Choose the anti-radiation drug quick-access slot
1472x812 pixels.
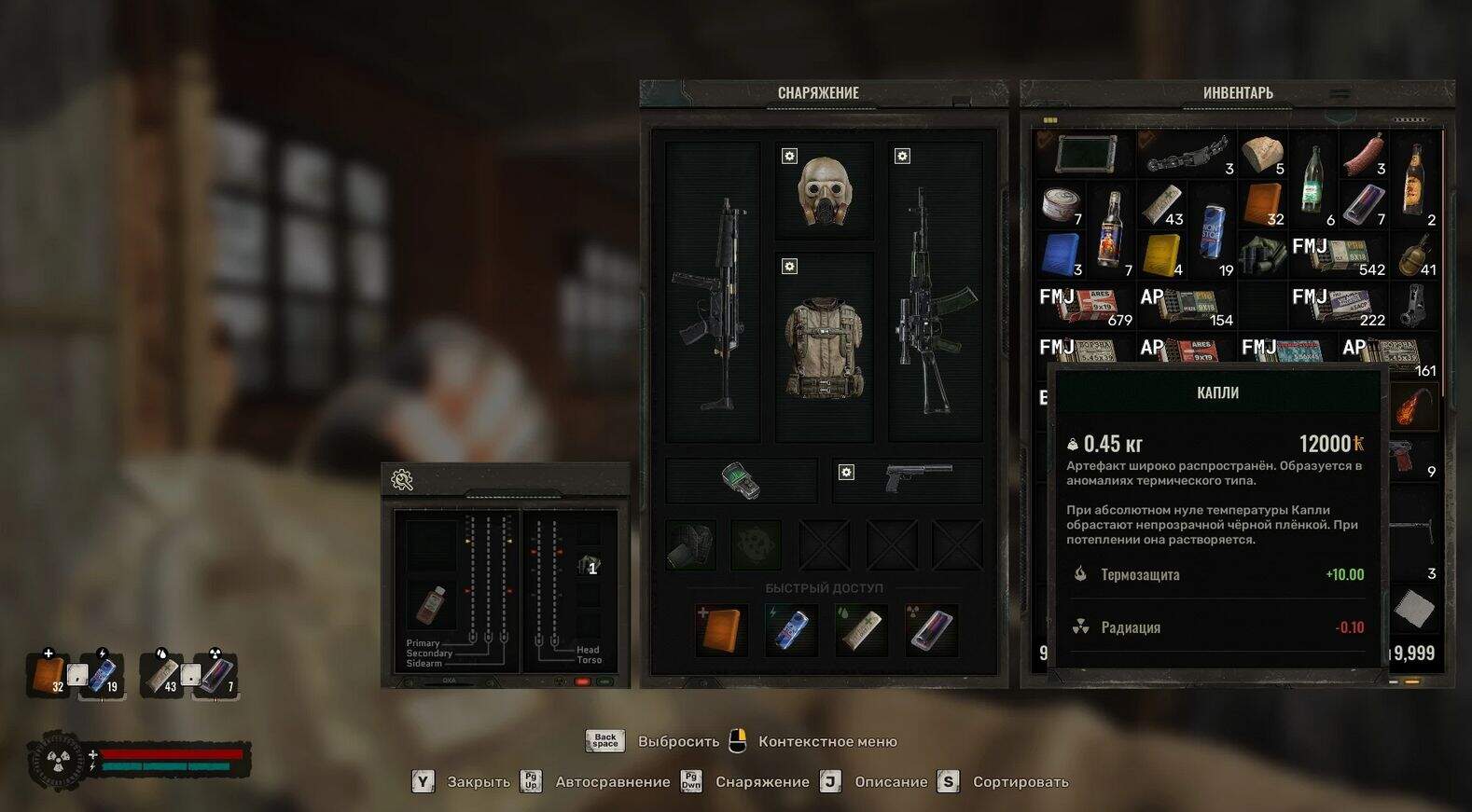click(x=930, y=629)
